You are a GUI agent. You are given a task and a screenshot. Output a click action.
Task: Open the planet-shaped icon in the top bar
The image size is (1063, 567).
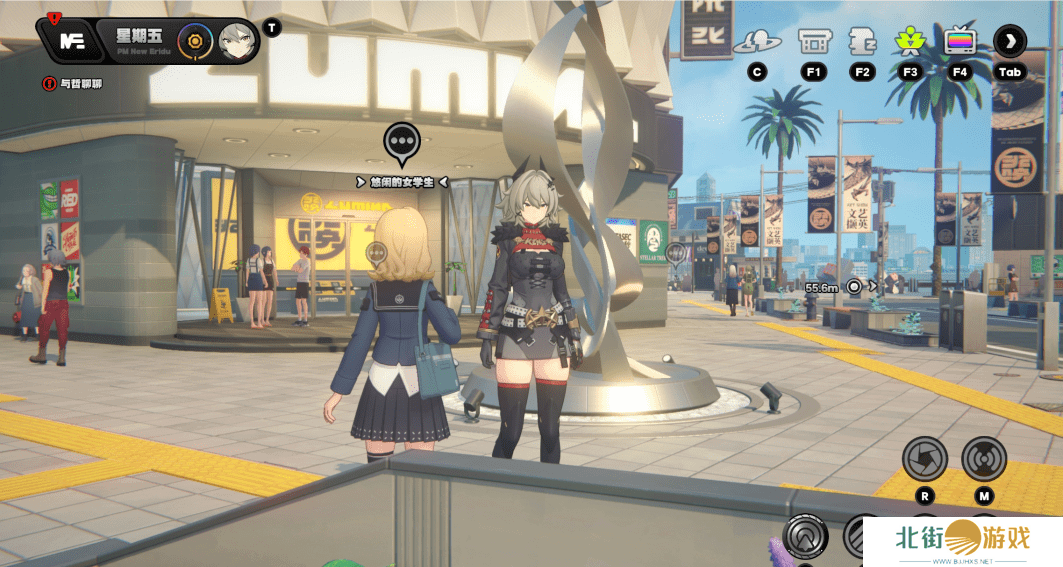pyautogui.click(x=756, y=42)
